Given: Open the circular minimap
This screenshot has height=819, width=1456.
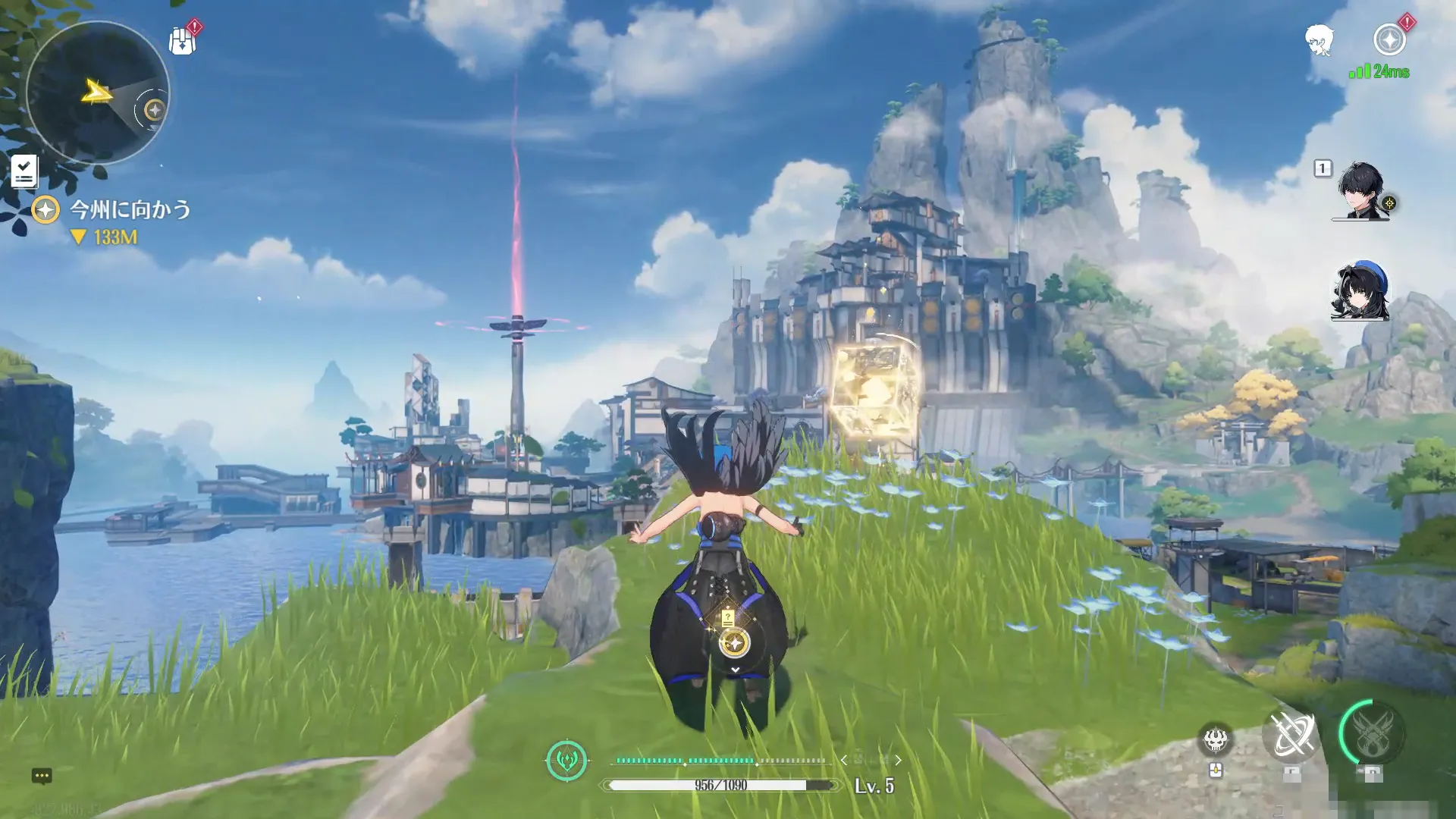Looking at the screenshot, I should click(x=97, y=93).
